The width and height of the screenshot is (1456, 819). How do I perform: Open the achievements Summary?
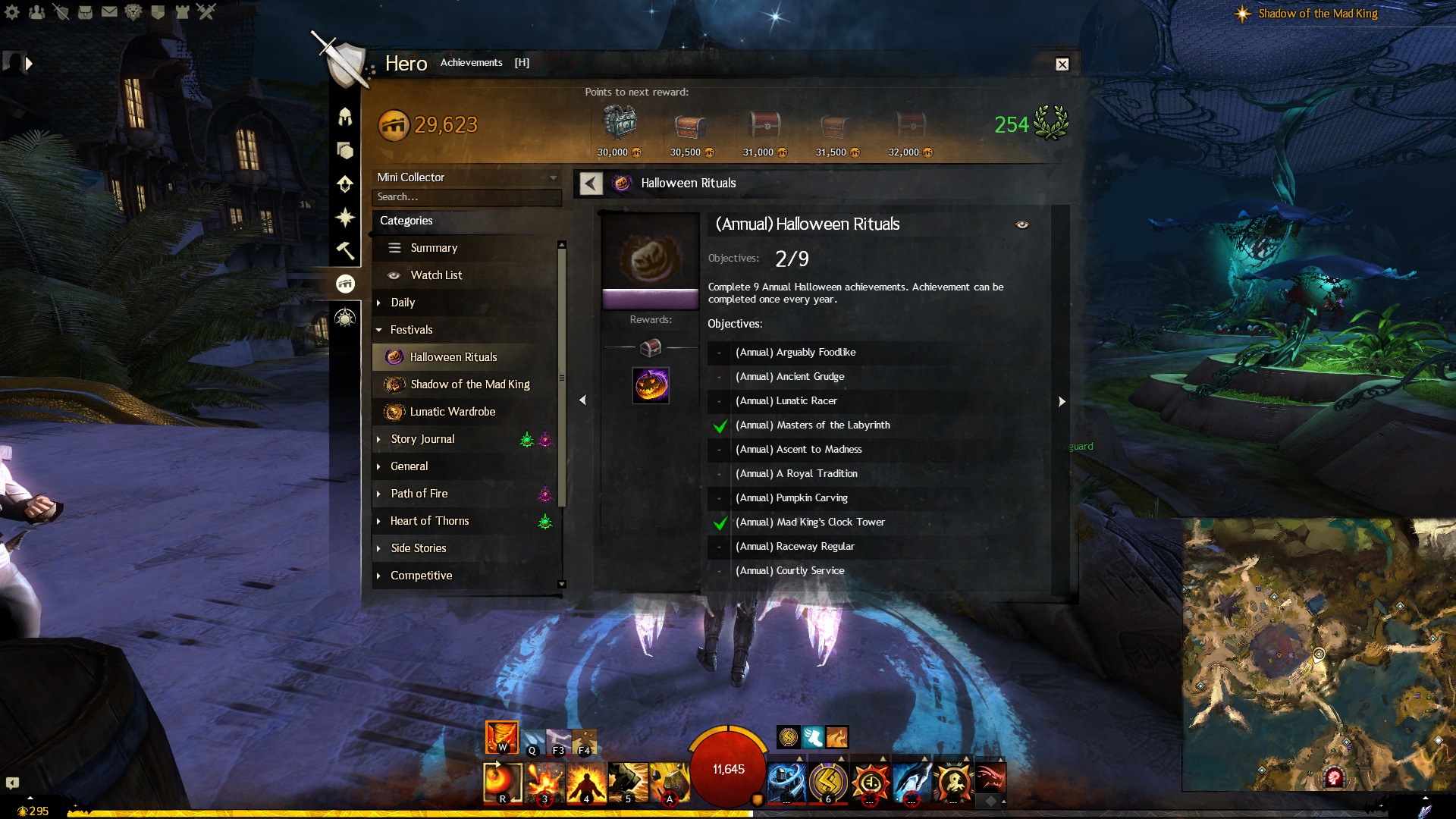pyautogui.click(x=434, y=248)
